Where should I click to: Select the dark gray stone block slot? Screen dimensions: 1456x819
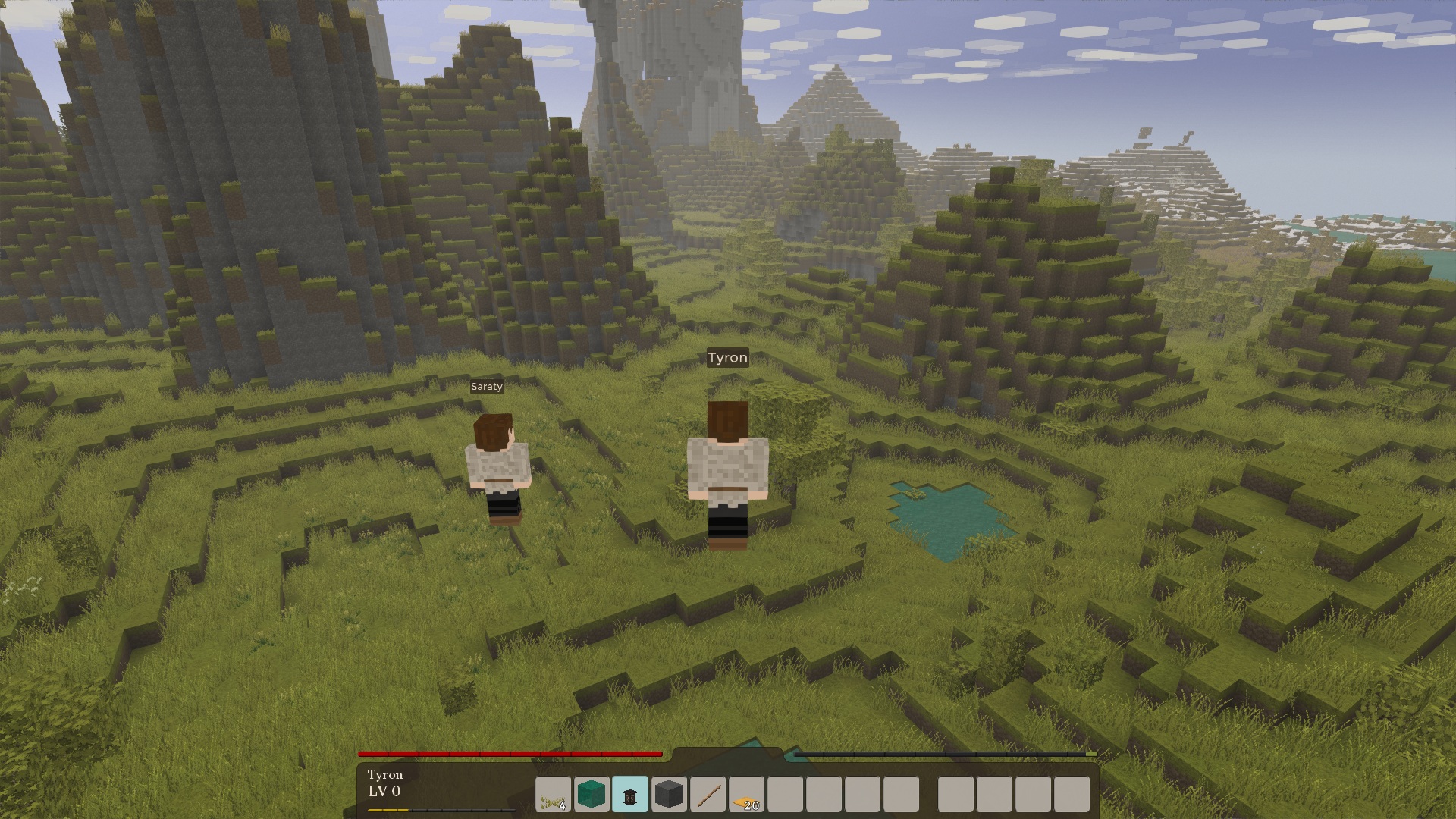click(x=669, y=795)
